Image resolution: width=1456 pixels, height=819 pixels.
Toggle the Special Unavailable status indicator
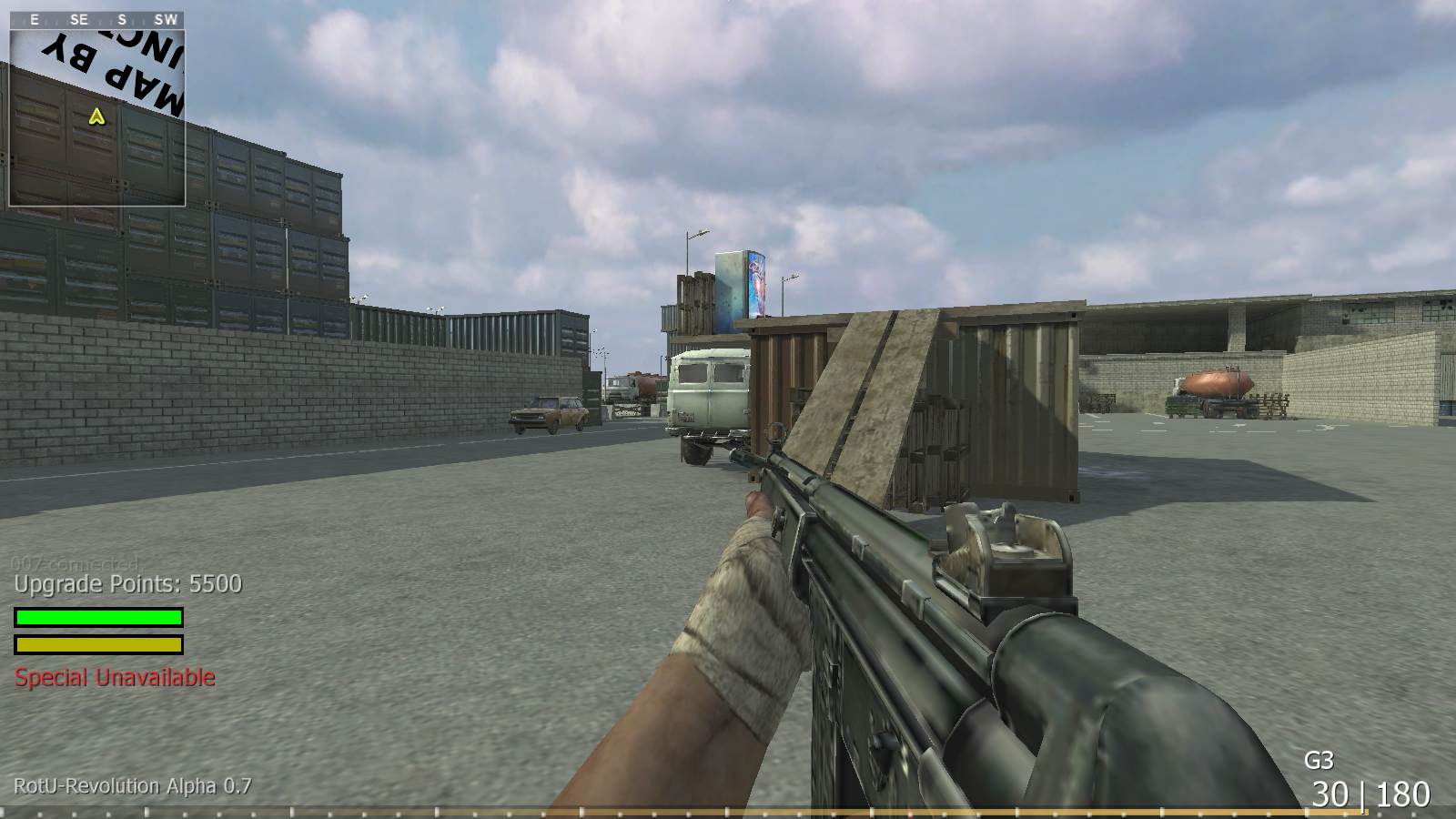(113, 677)
